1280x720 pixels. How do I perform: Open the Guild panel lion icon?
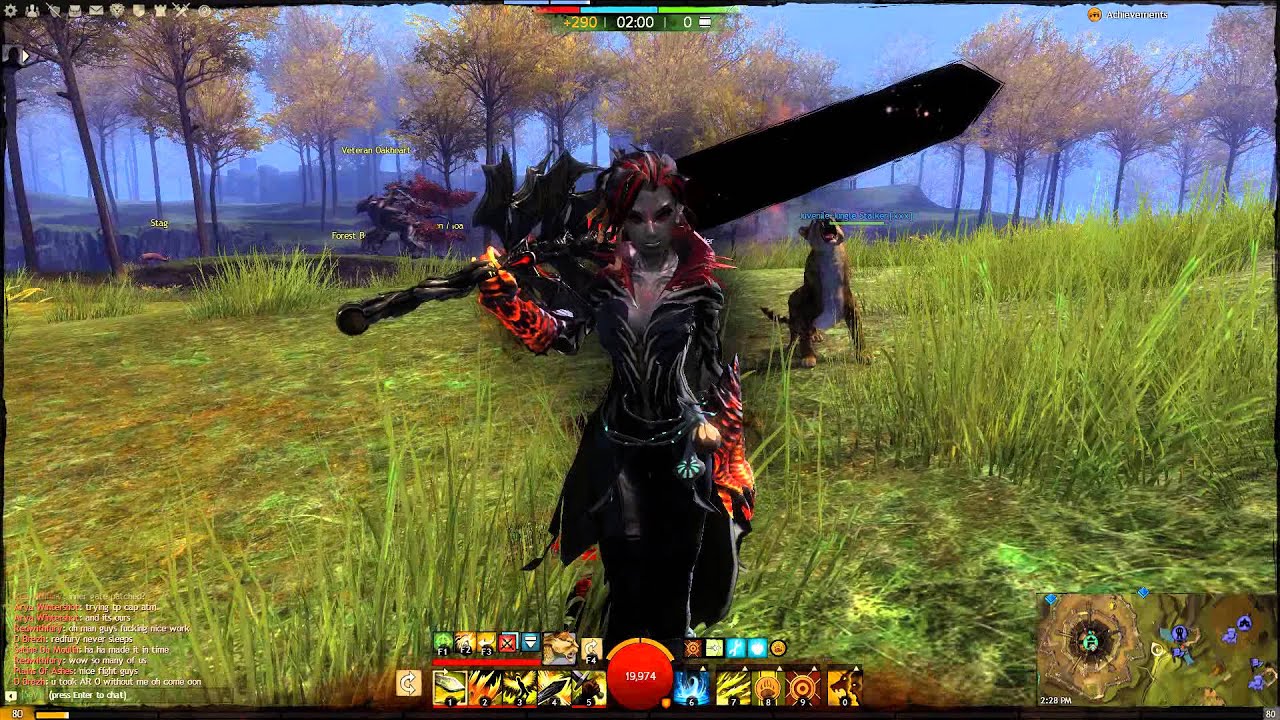coord(116,8)
